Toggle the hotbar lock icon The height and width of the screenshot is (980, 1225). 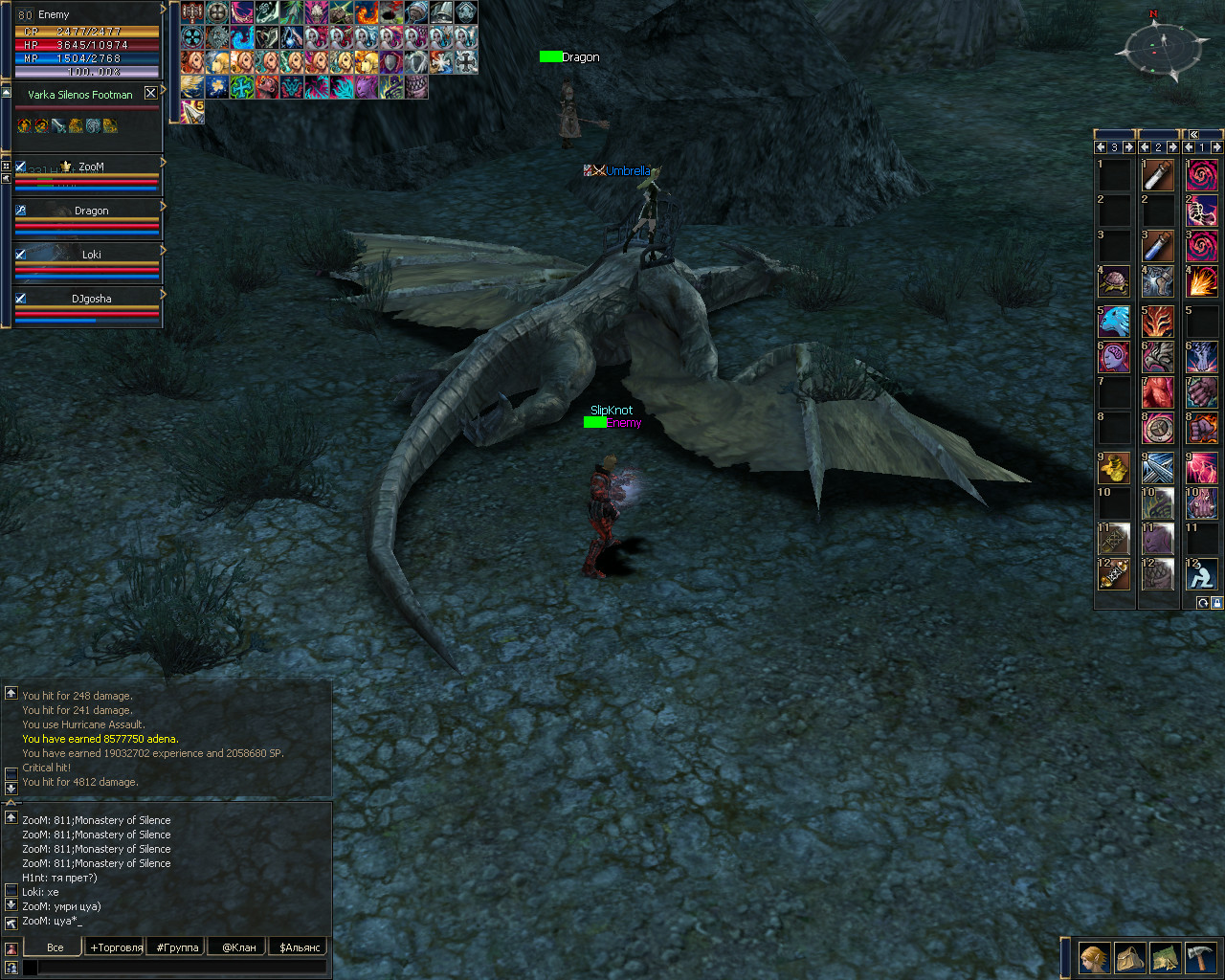[x=1216, y=603]
